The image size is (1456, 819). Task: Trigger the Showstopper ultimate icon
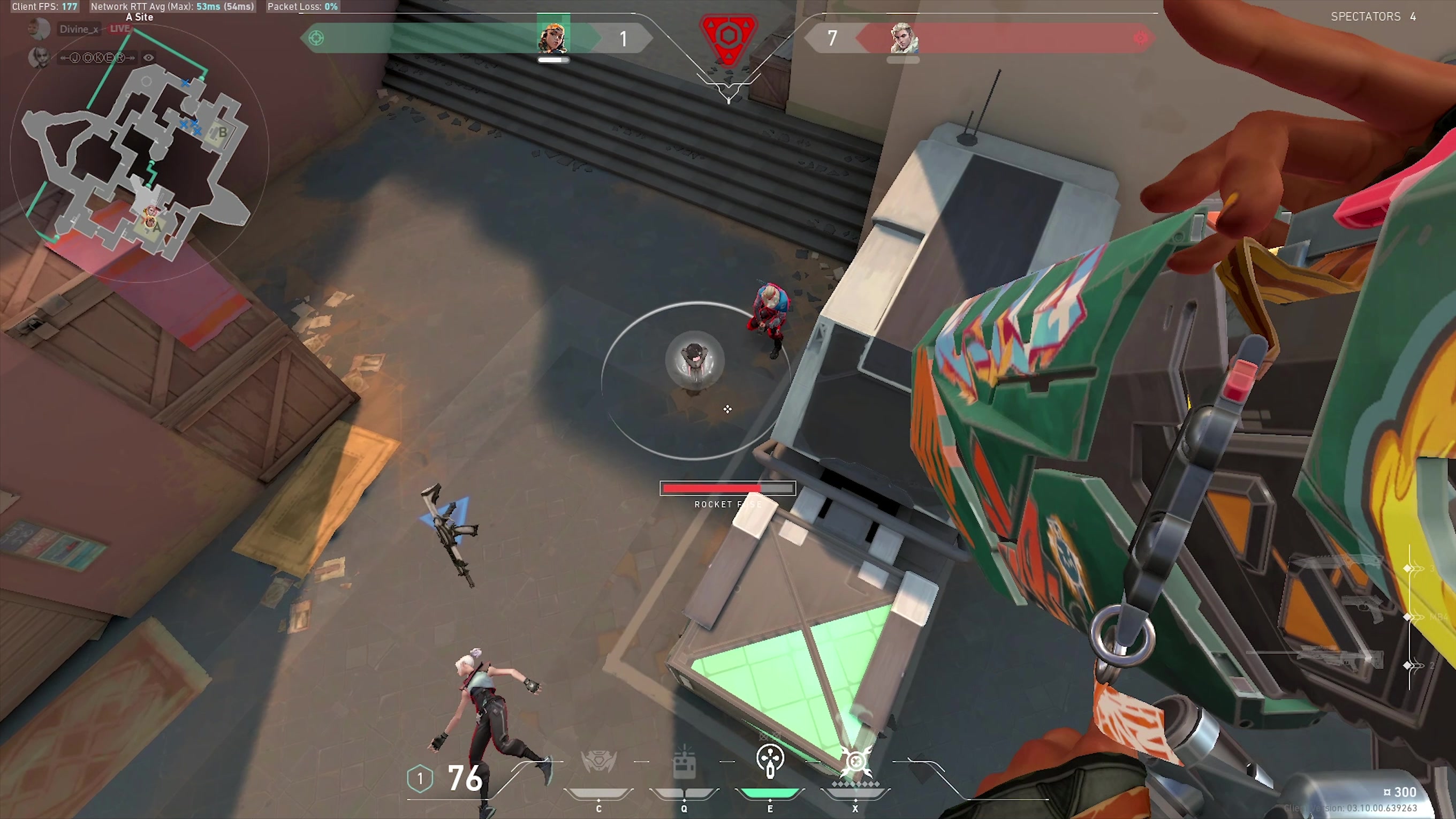856,761
